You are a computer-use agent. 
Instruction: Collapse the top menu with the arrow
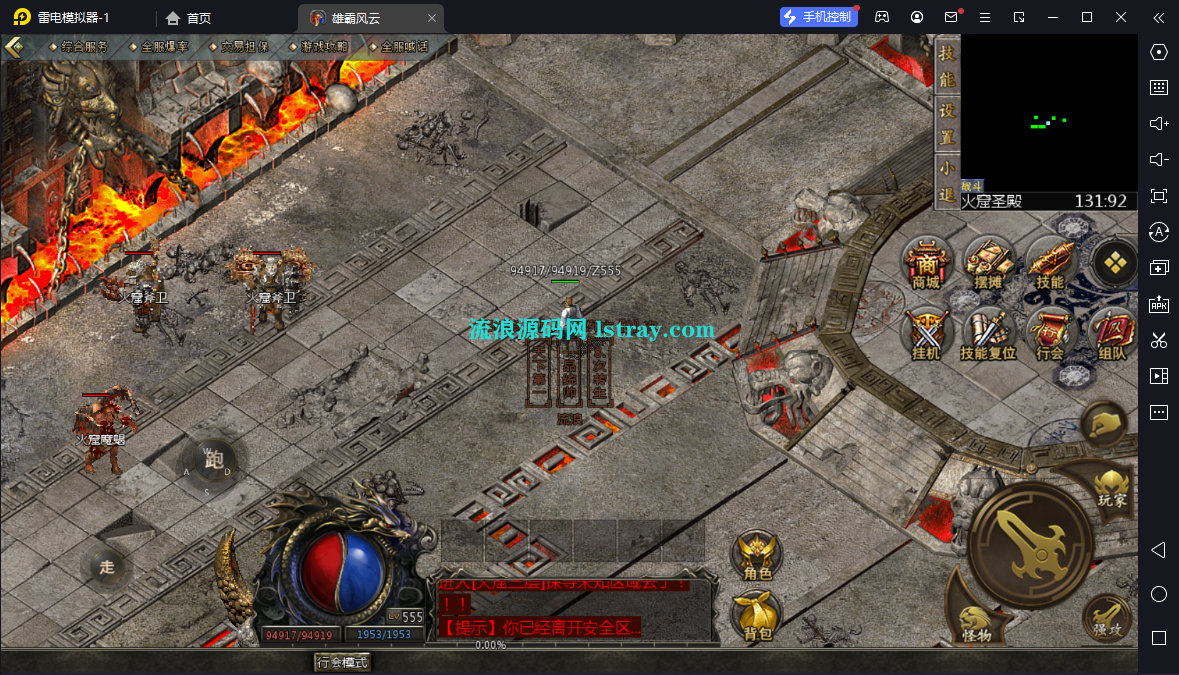(15, 47)
